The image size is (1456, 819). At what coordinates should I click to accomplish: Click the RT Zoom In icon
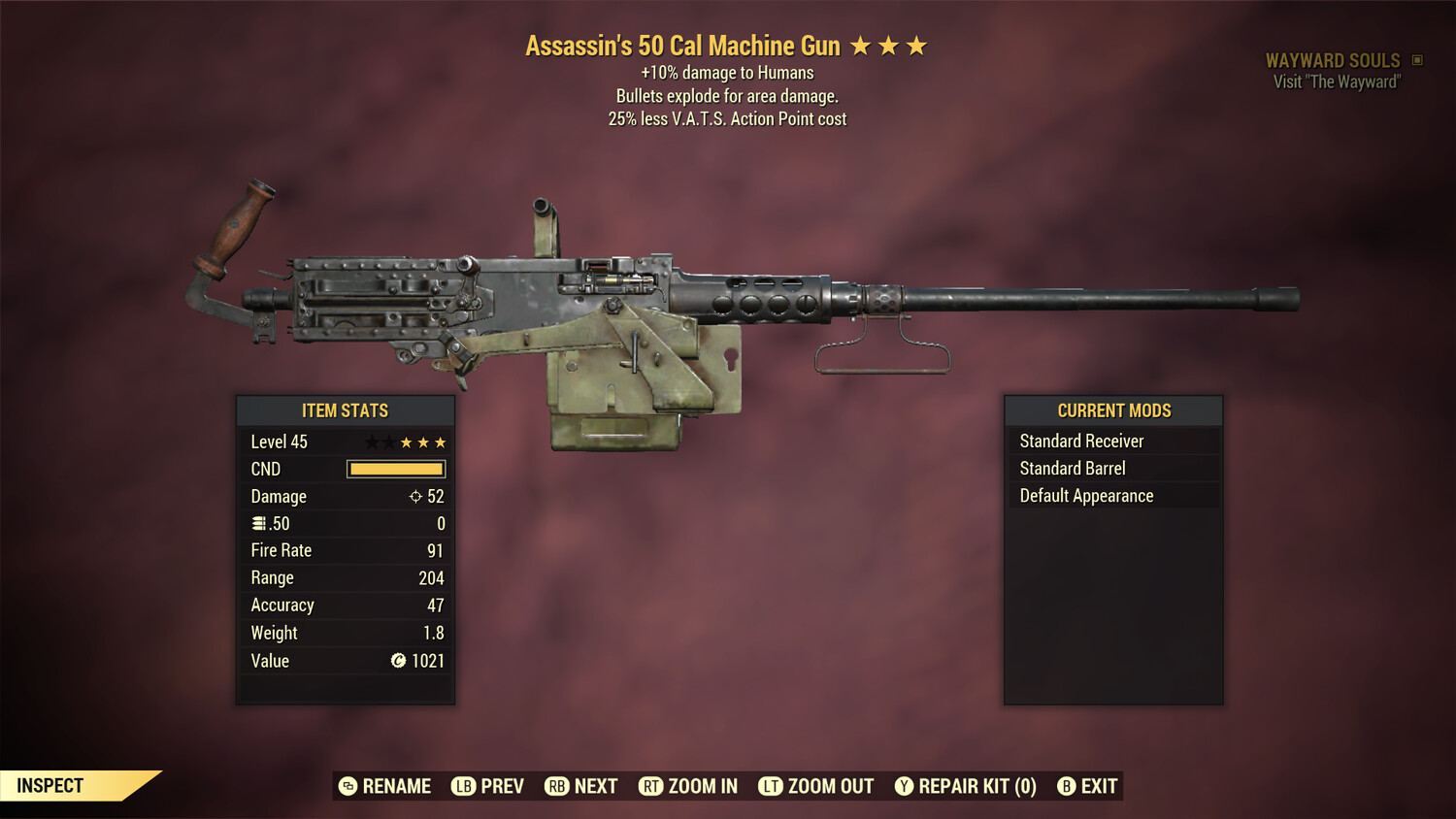[x=652, y=786]
